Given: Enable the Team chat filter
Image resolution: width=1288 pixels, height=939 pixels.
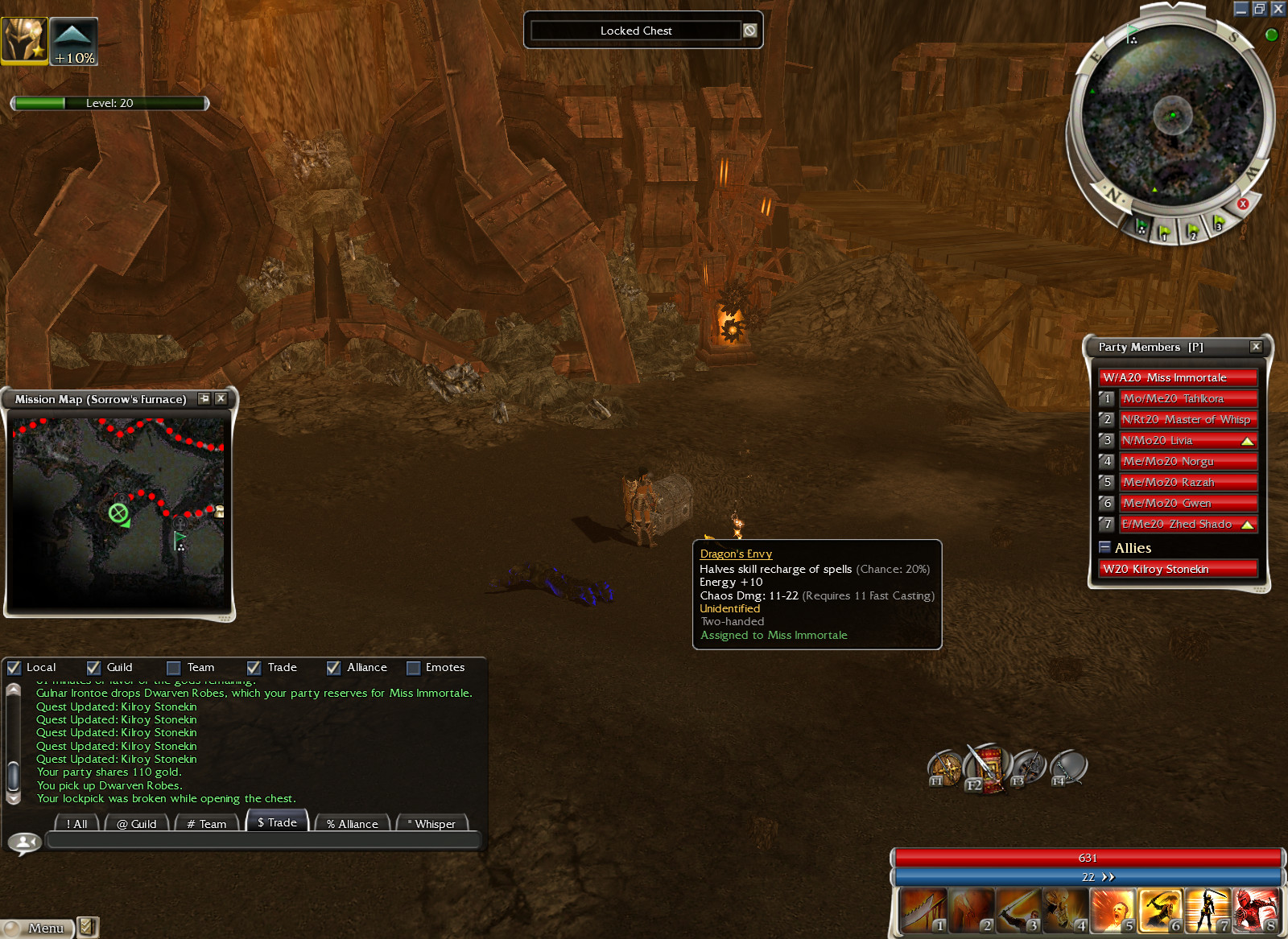Looking at the screenshot, I should 174,668.
